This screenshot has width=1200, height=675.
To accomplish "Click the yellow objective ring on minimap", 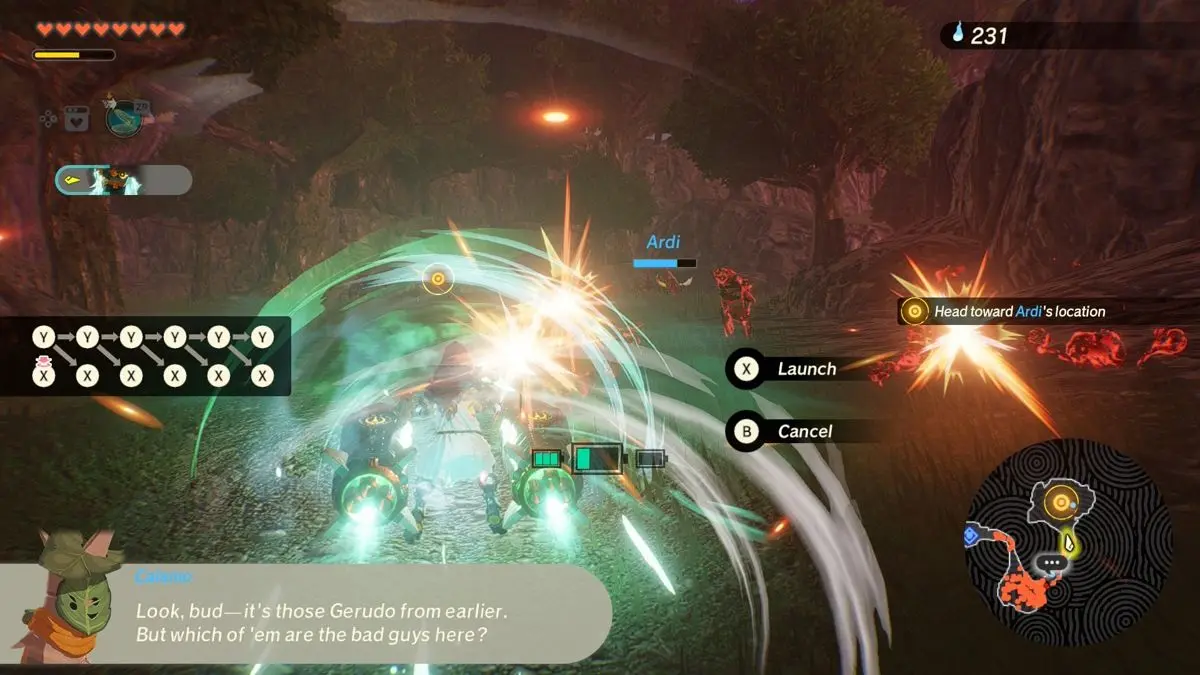I will (x=1059, y=501).
